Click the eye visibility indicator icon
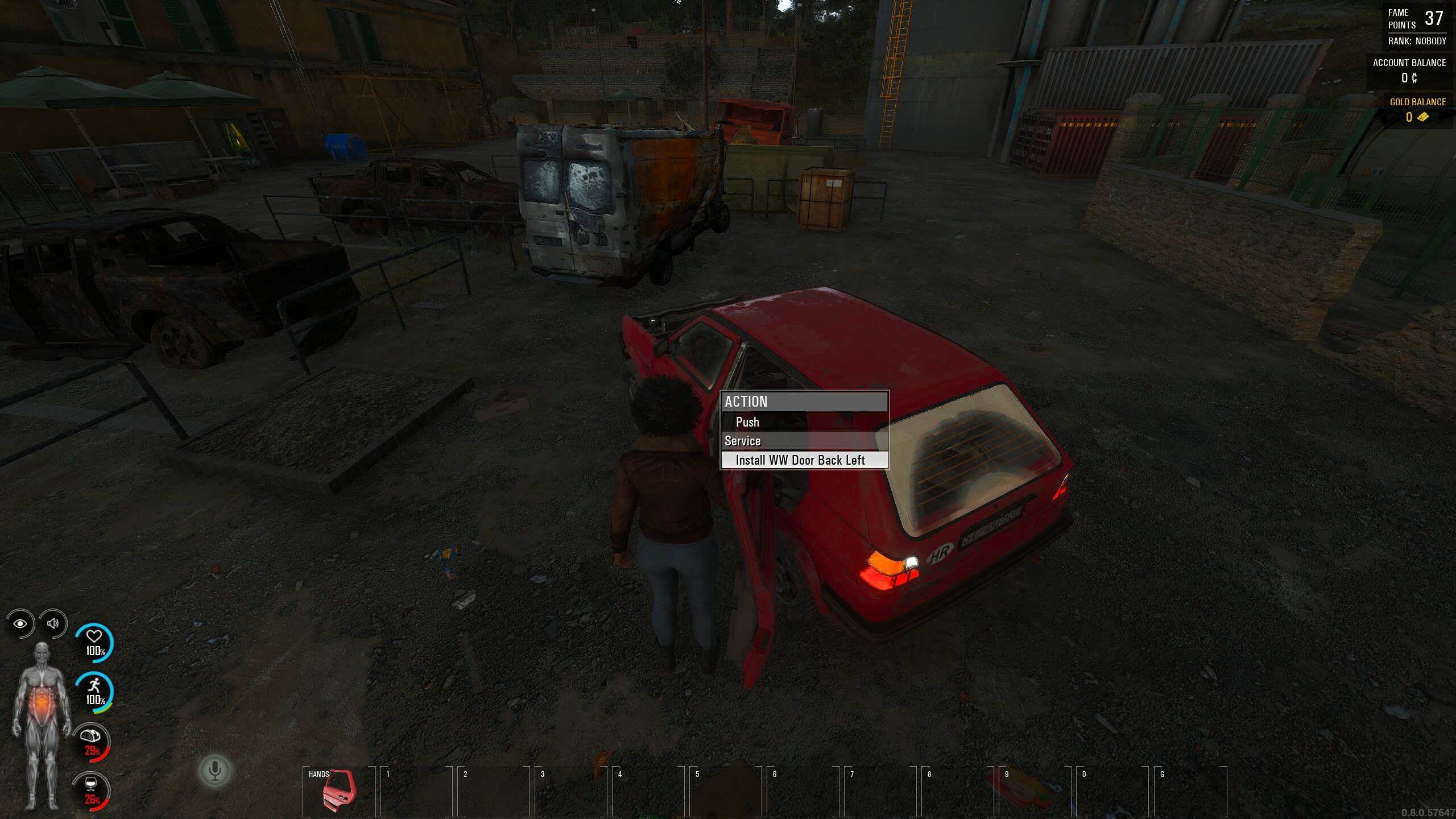1456x819 pixels. tap(20, 623)
